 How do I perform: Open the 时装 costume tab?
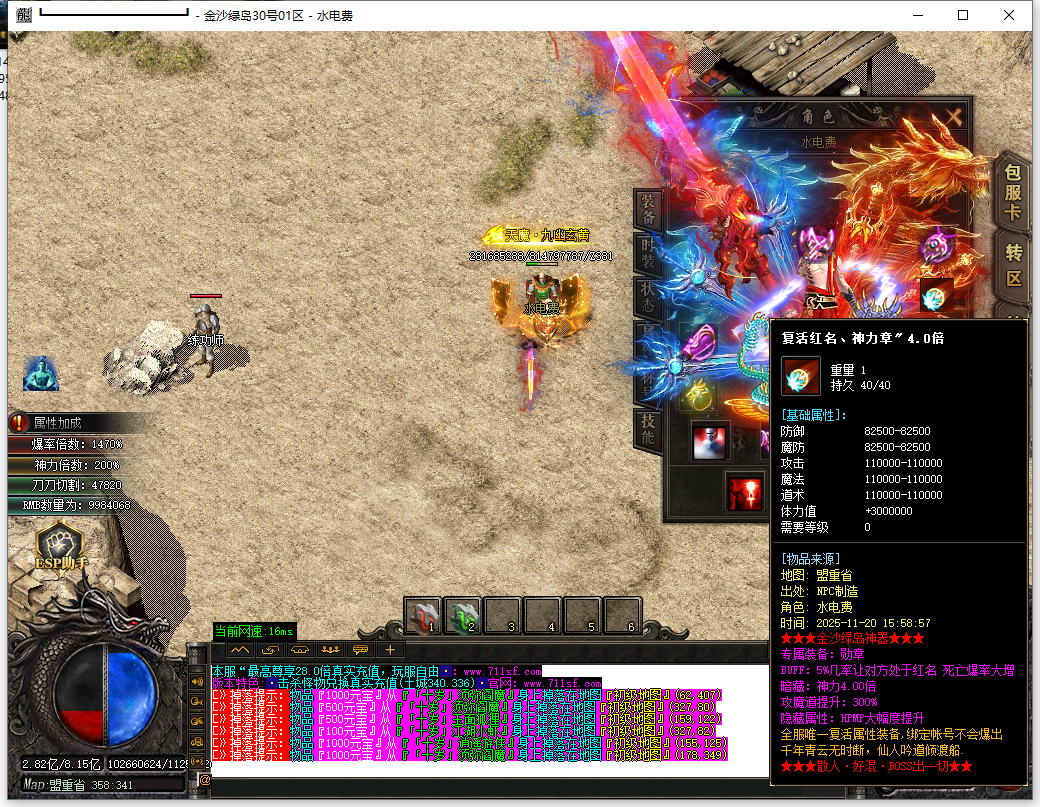click(648, 254)
